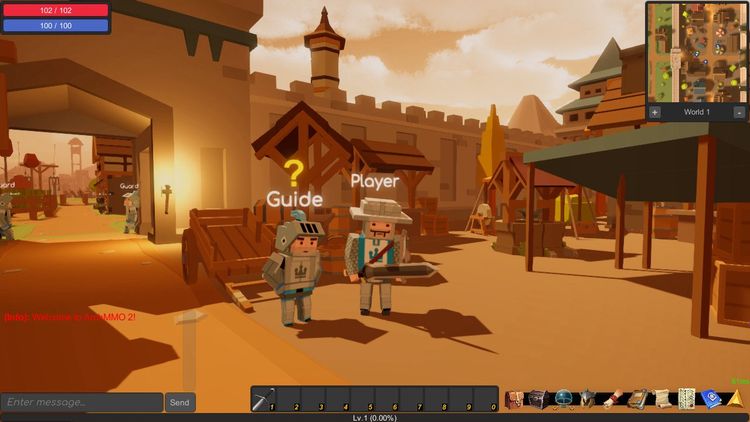Click the town minimap
Image resolution: width=750 pixels, height=422 pixels.
click(x=697, y=52)
